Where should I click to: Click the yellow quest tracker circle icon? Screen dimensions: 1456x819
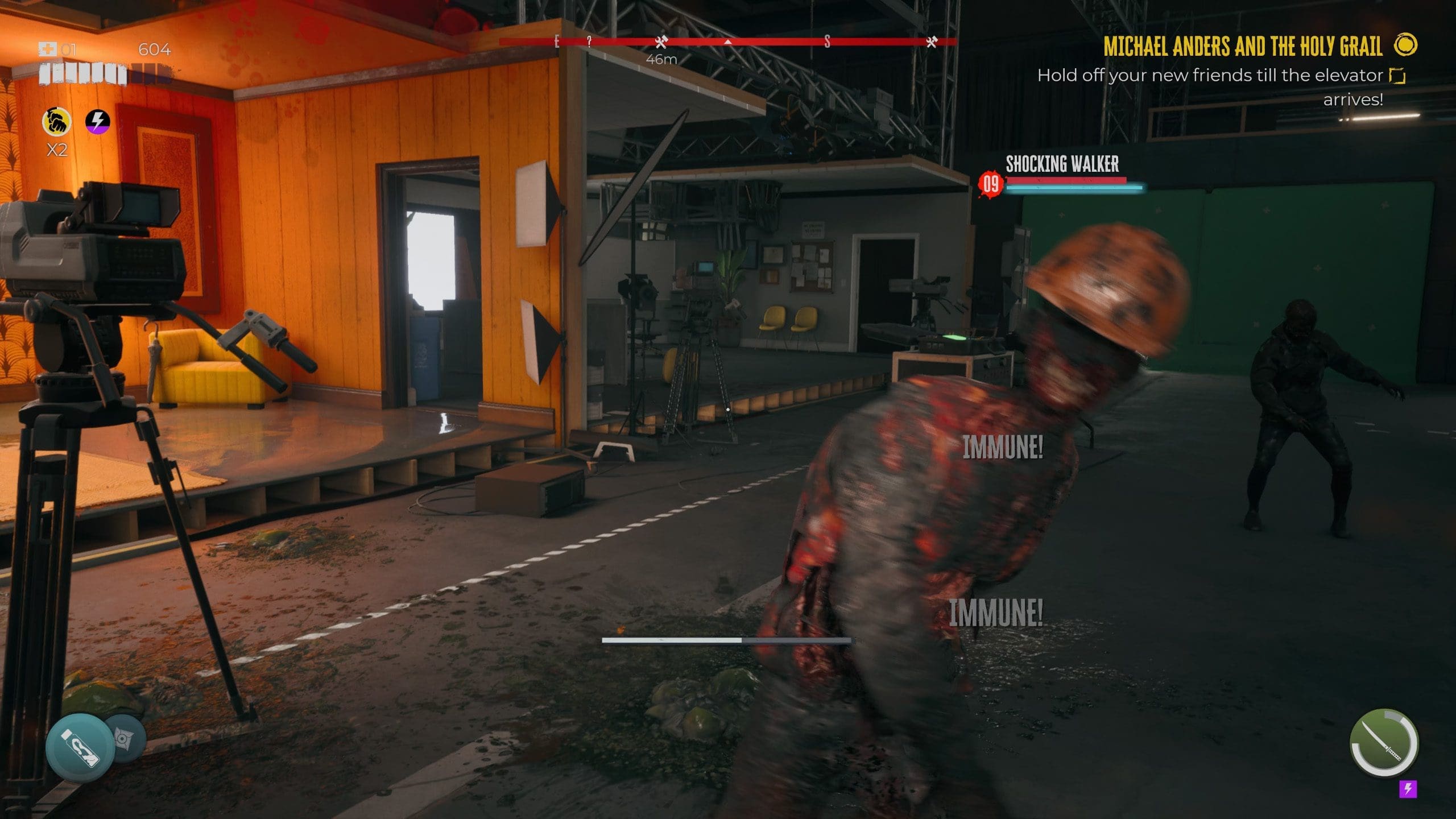point(1406,45)
